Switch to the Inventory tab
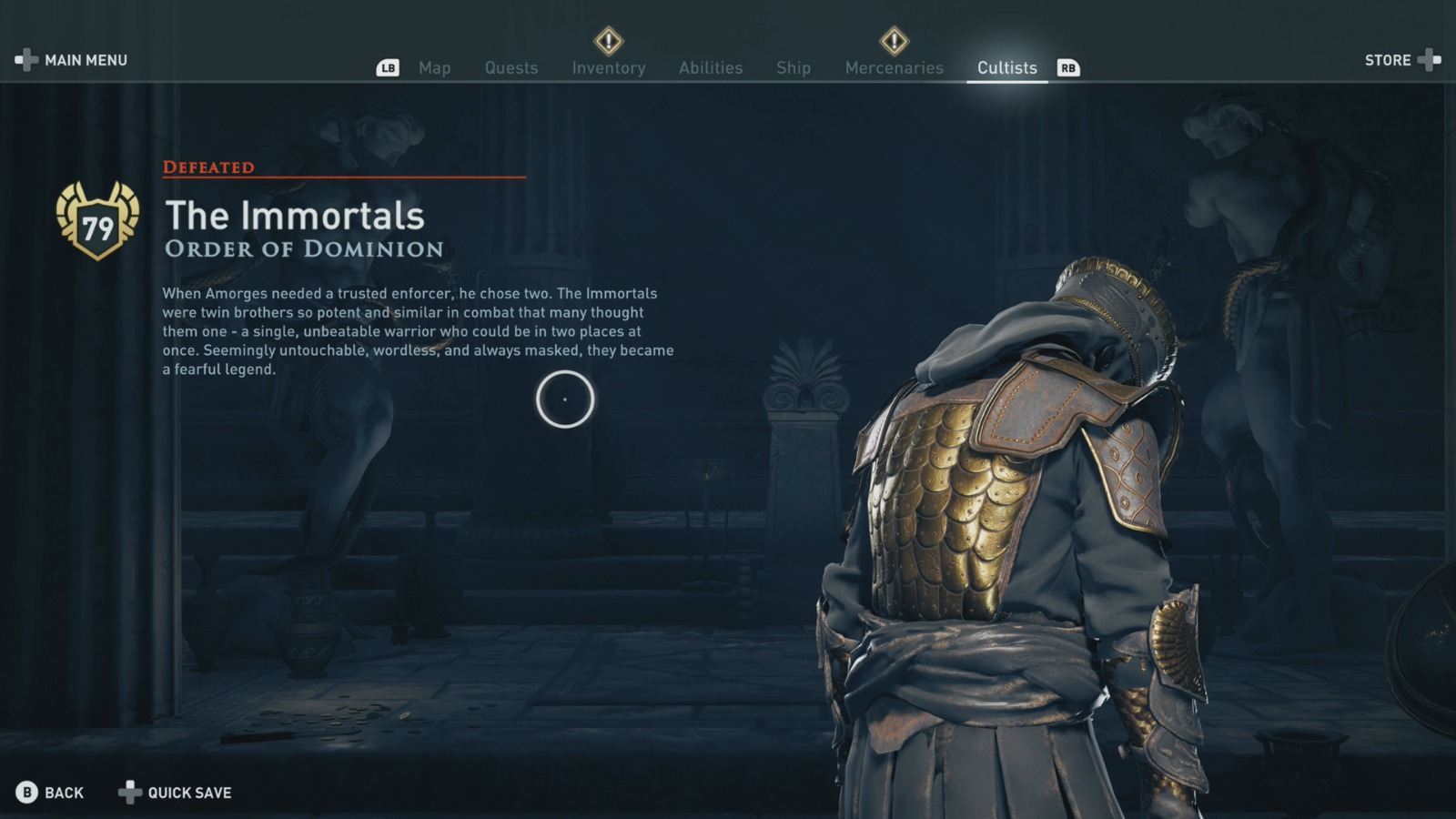Viewport: 1456px width, 819px height. tap(609, 67)
